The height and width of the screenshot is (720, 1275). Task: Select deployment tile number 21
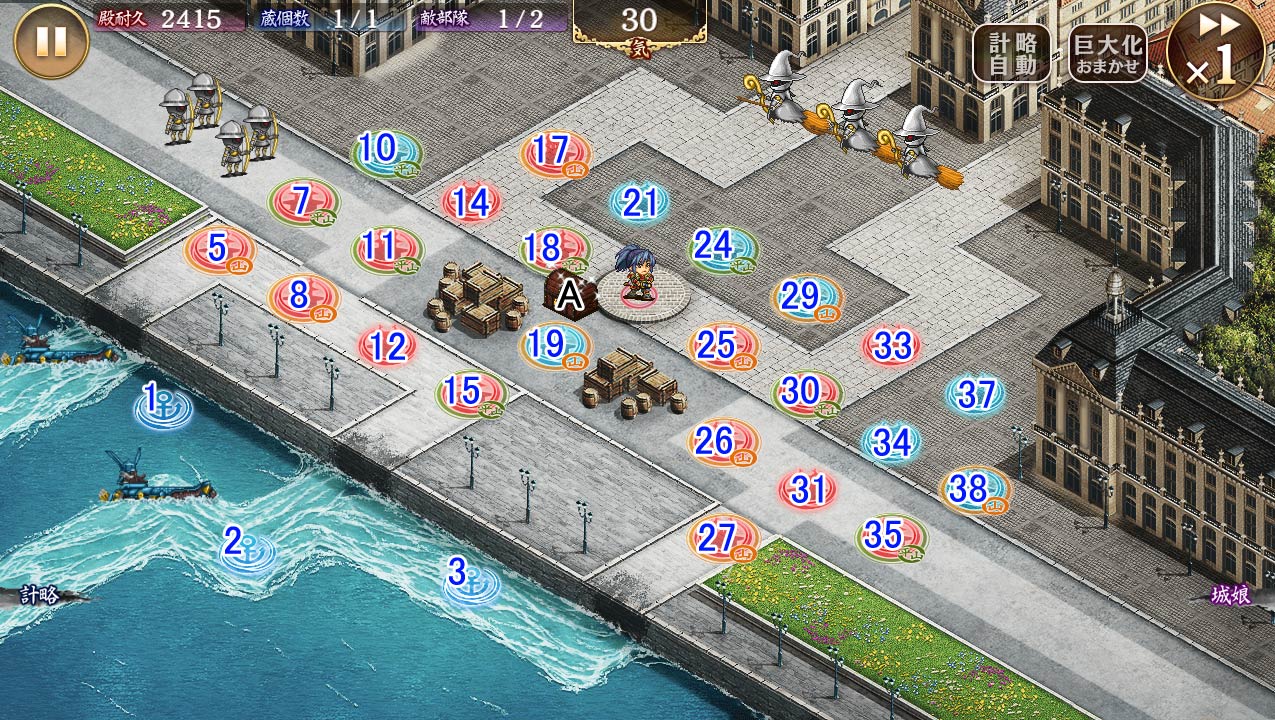point(639,204)
